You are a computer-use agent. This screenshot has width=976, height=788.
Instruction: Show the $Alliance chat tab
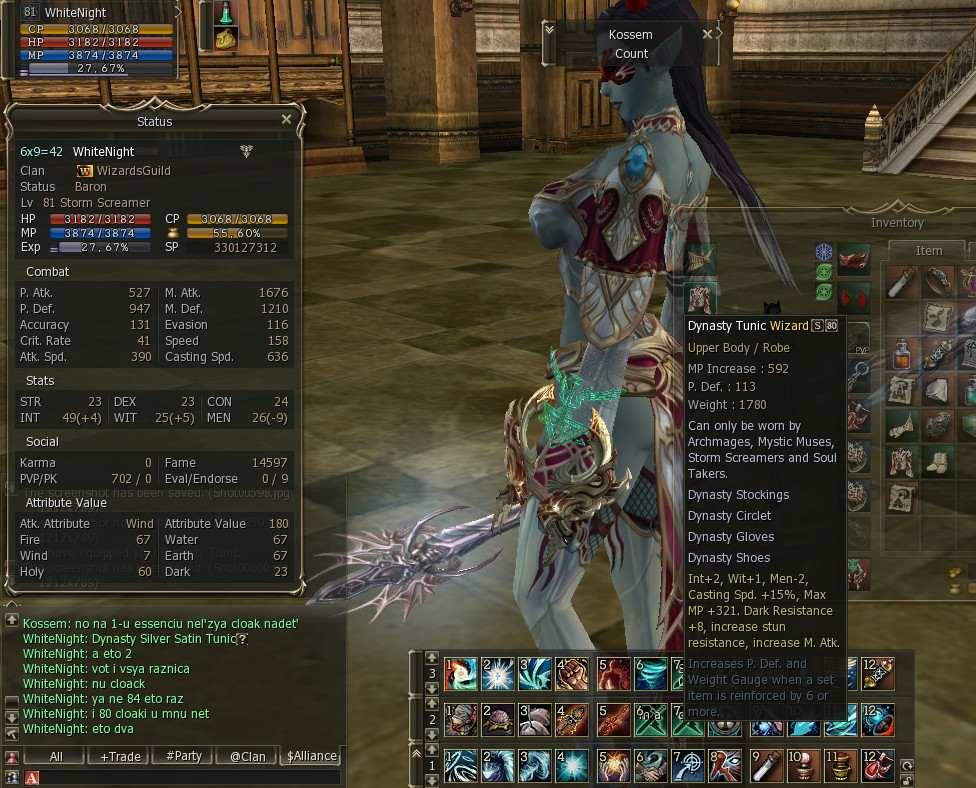point(311,756)
